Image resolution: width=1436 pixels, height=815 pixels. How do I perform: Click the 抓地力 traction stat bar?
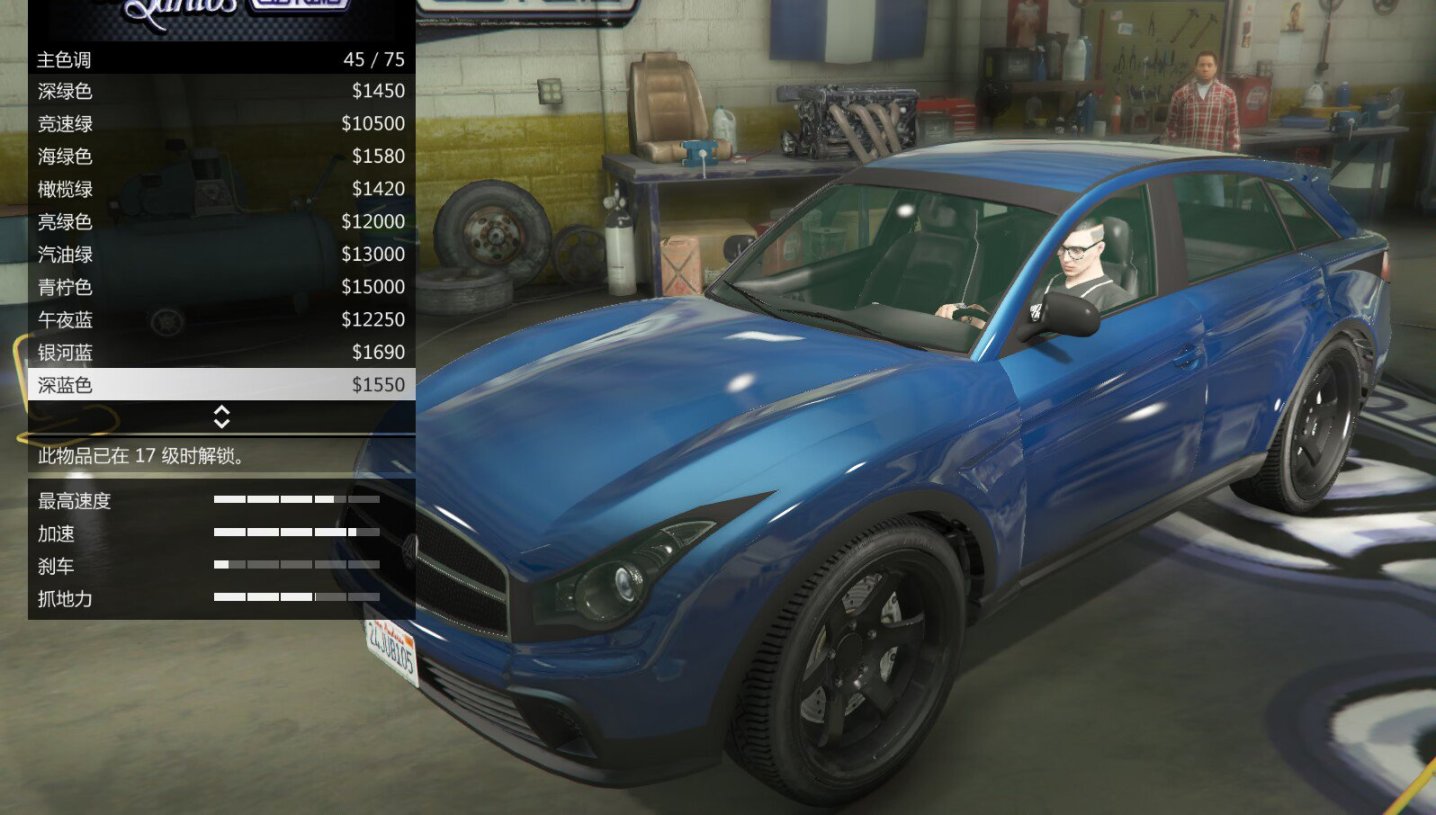tap(296, 598)
